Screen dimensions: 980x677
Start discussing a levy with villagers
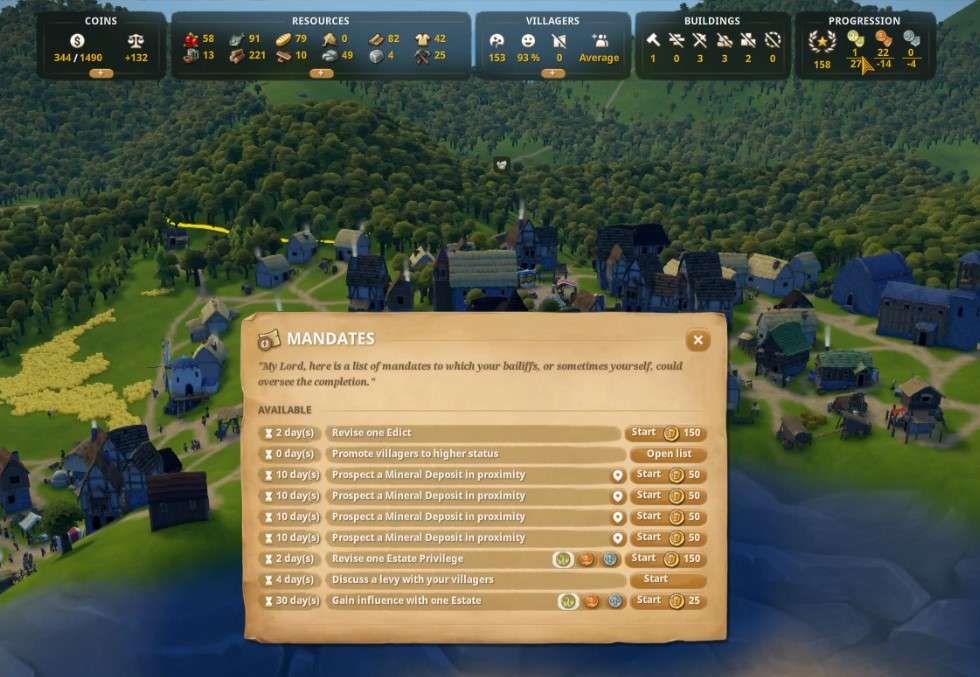667,580
